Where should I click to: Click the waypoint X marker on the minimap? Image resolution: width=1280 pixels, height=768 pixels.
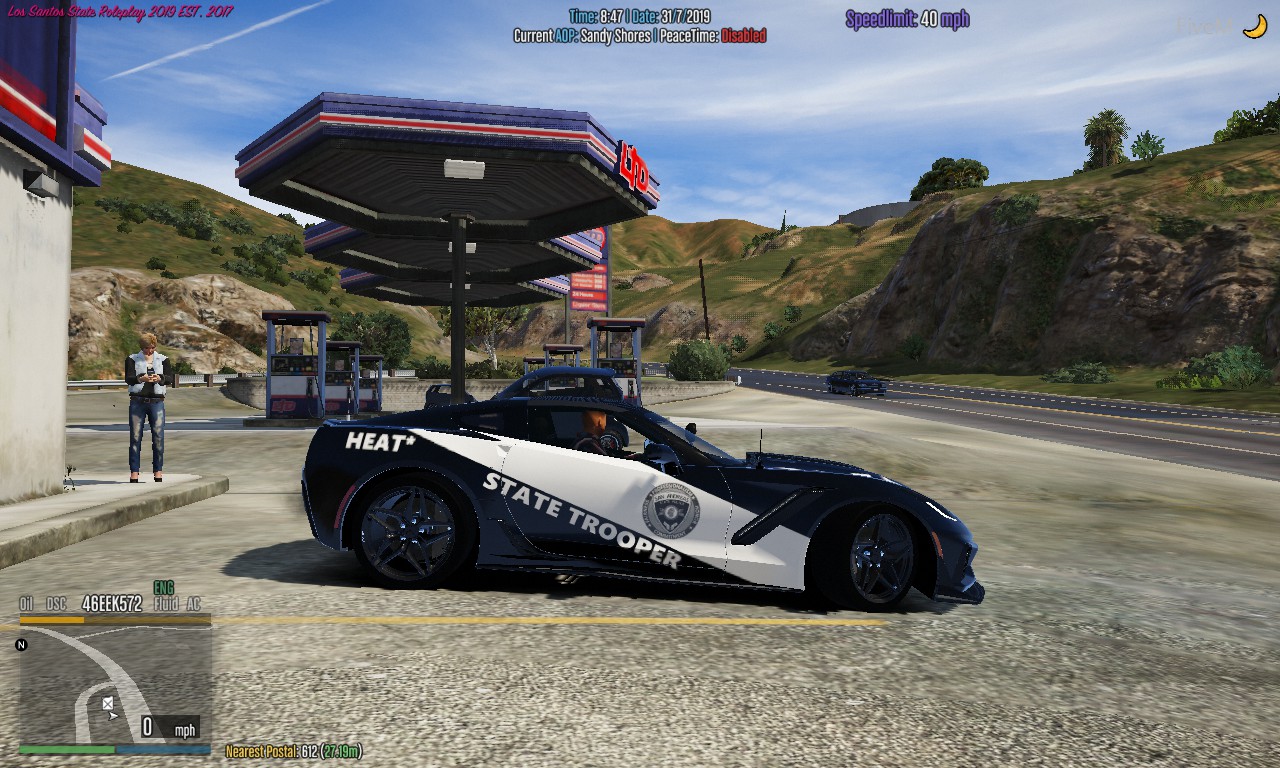coord(107,703)
